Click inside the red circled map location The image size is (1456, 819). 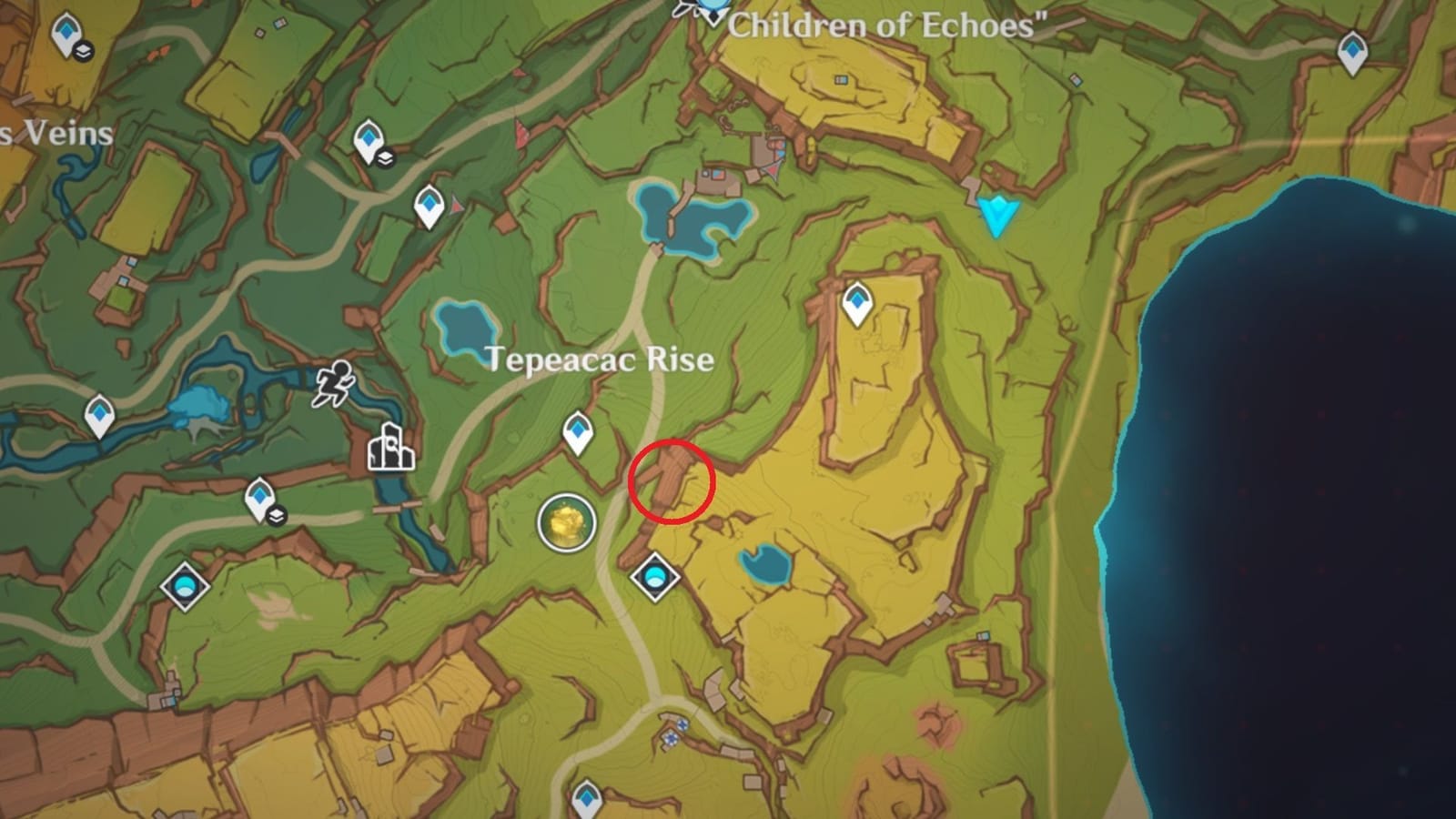pos(673,480)
